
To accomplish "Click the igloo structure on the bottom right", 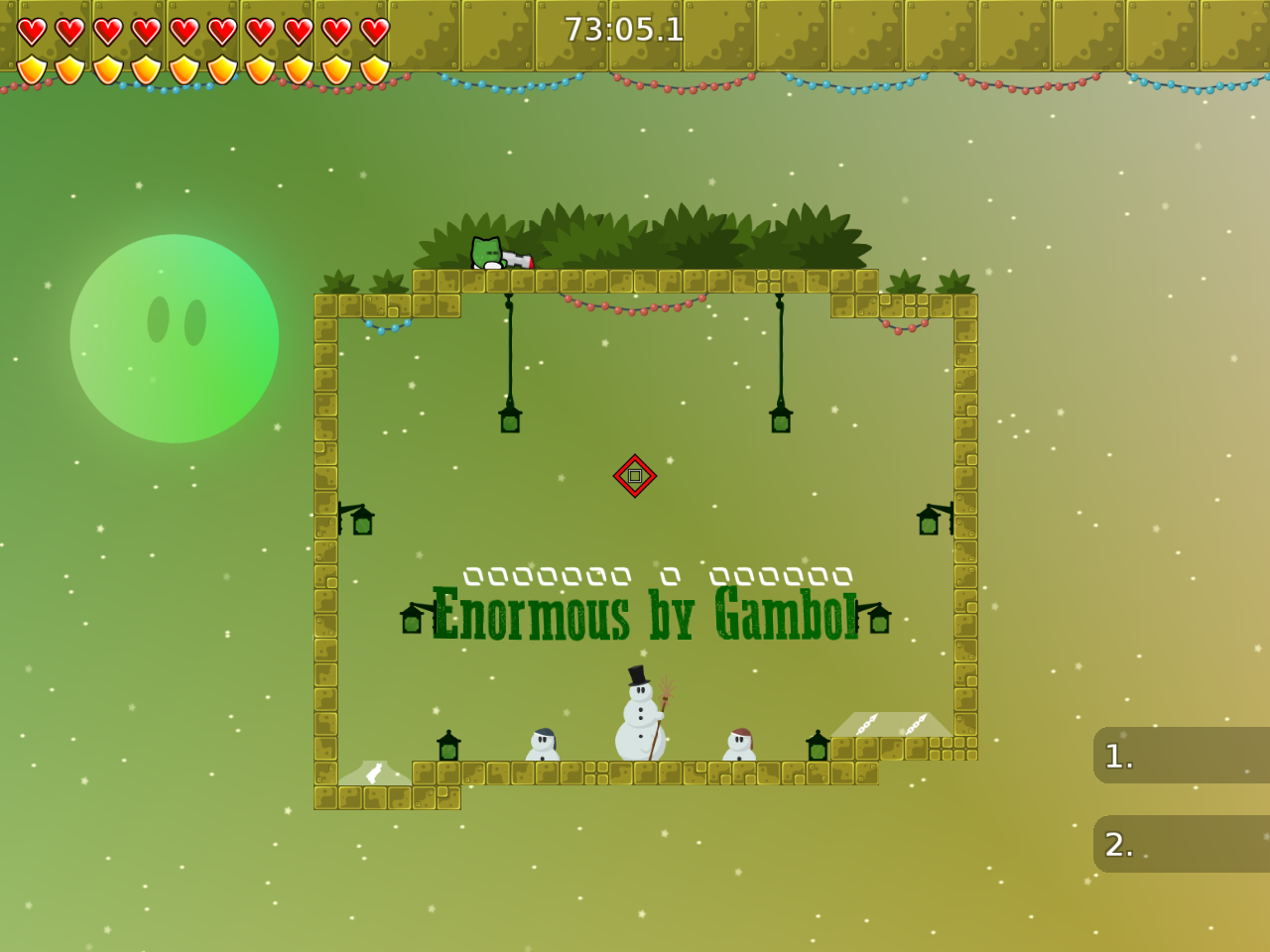I will [891, 726].
